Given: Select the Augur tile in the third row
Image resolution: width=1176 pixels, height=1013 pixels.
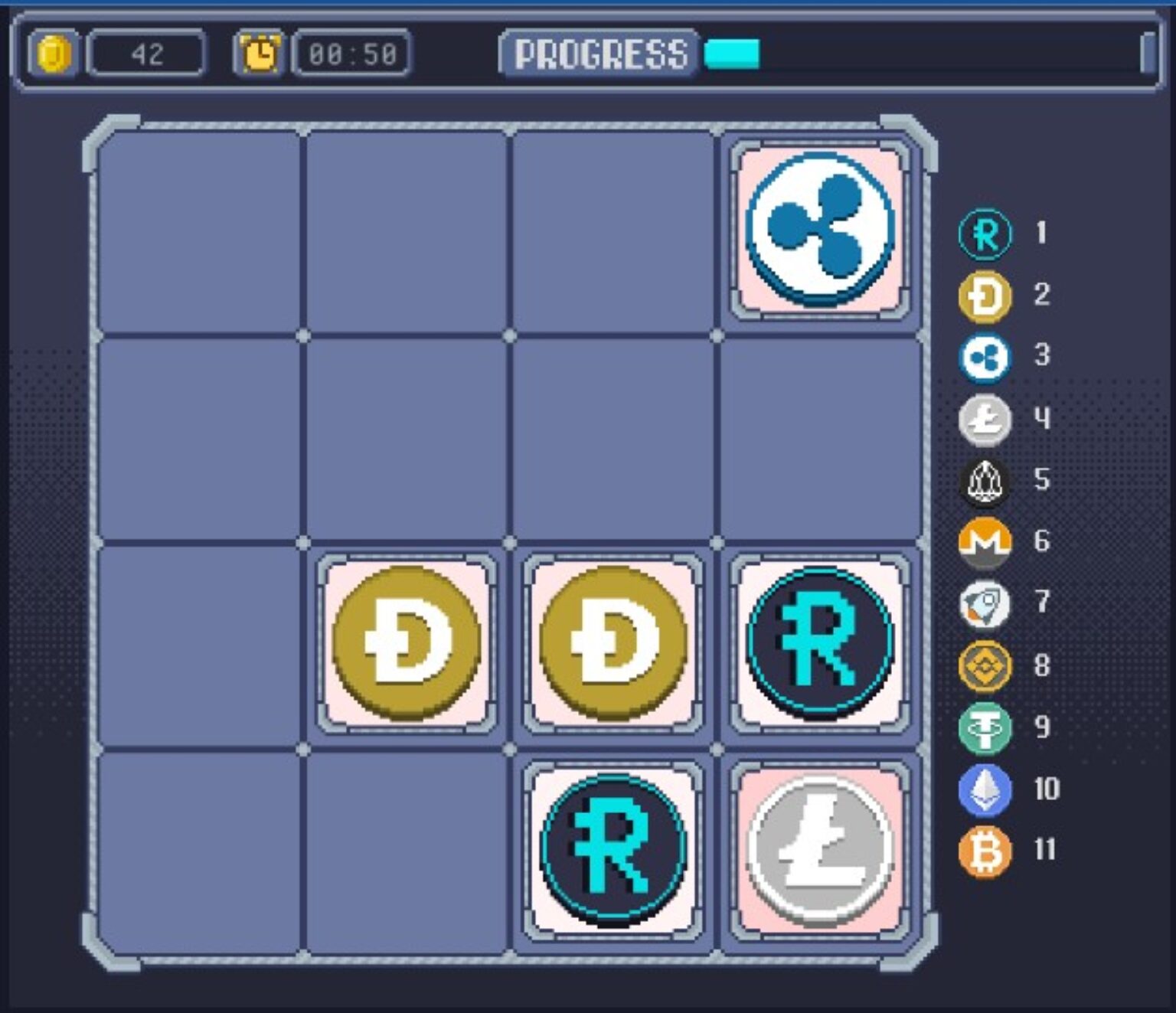Looking at the screenshot, I should pos(818,643).
